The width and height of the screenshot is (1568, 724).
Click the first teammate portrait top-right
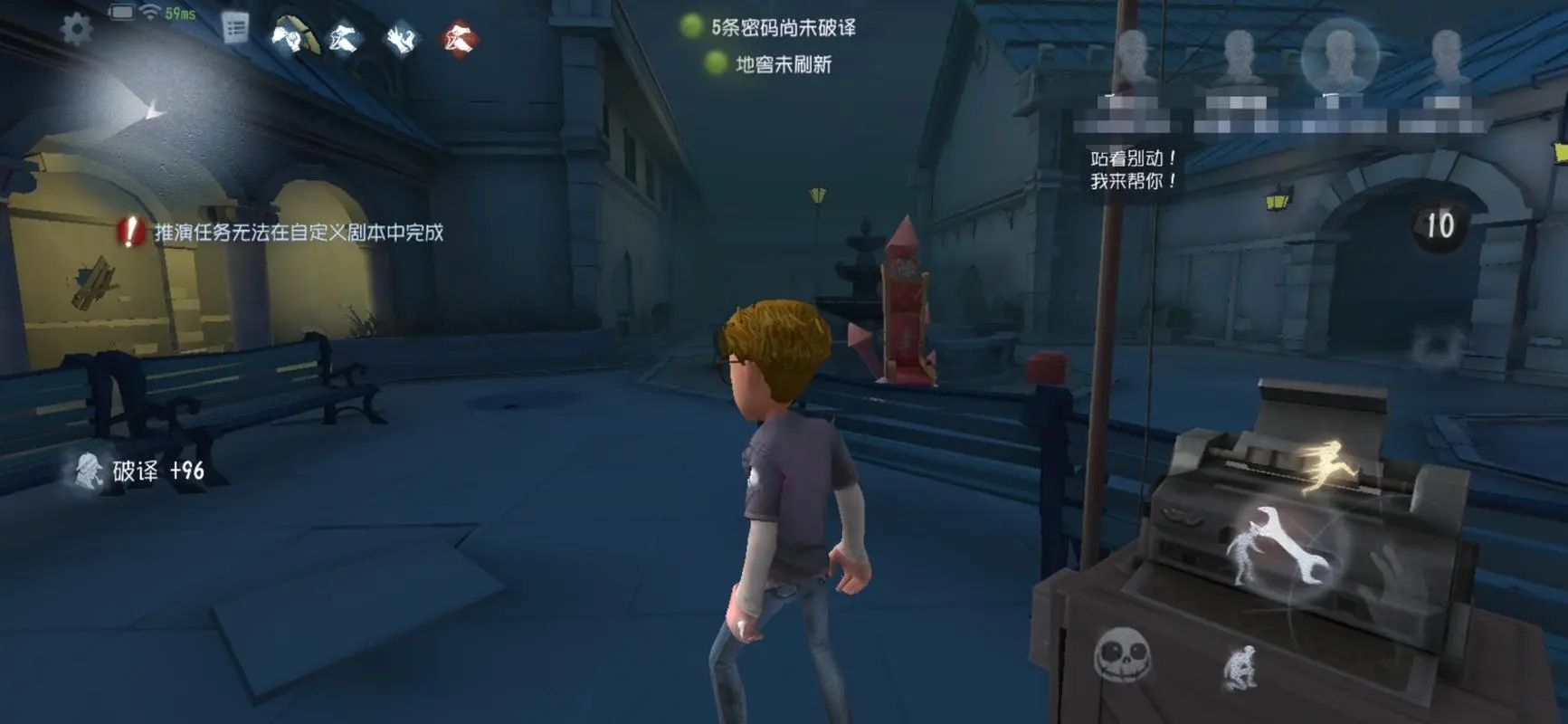pos(1134,54)
